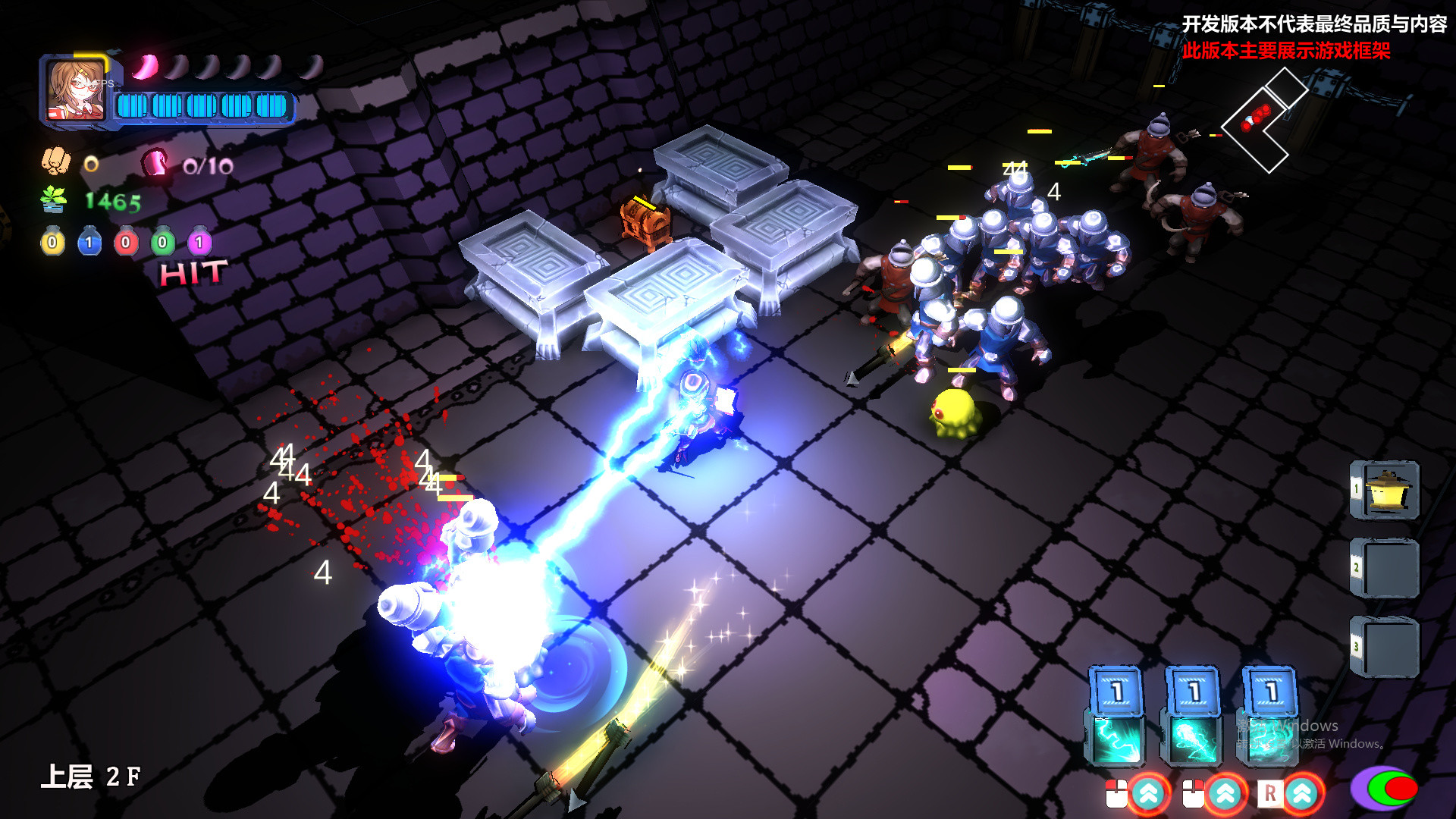This screenshot has height=819, width=1456.
Task: Select the purple potion flask showing 1
Action: 198,241
